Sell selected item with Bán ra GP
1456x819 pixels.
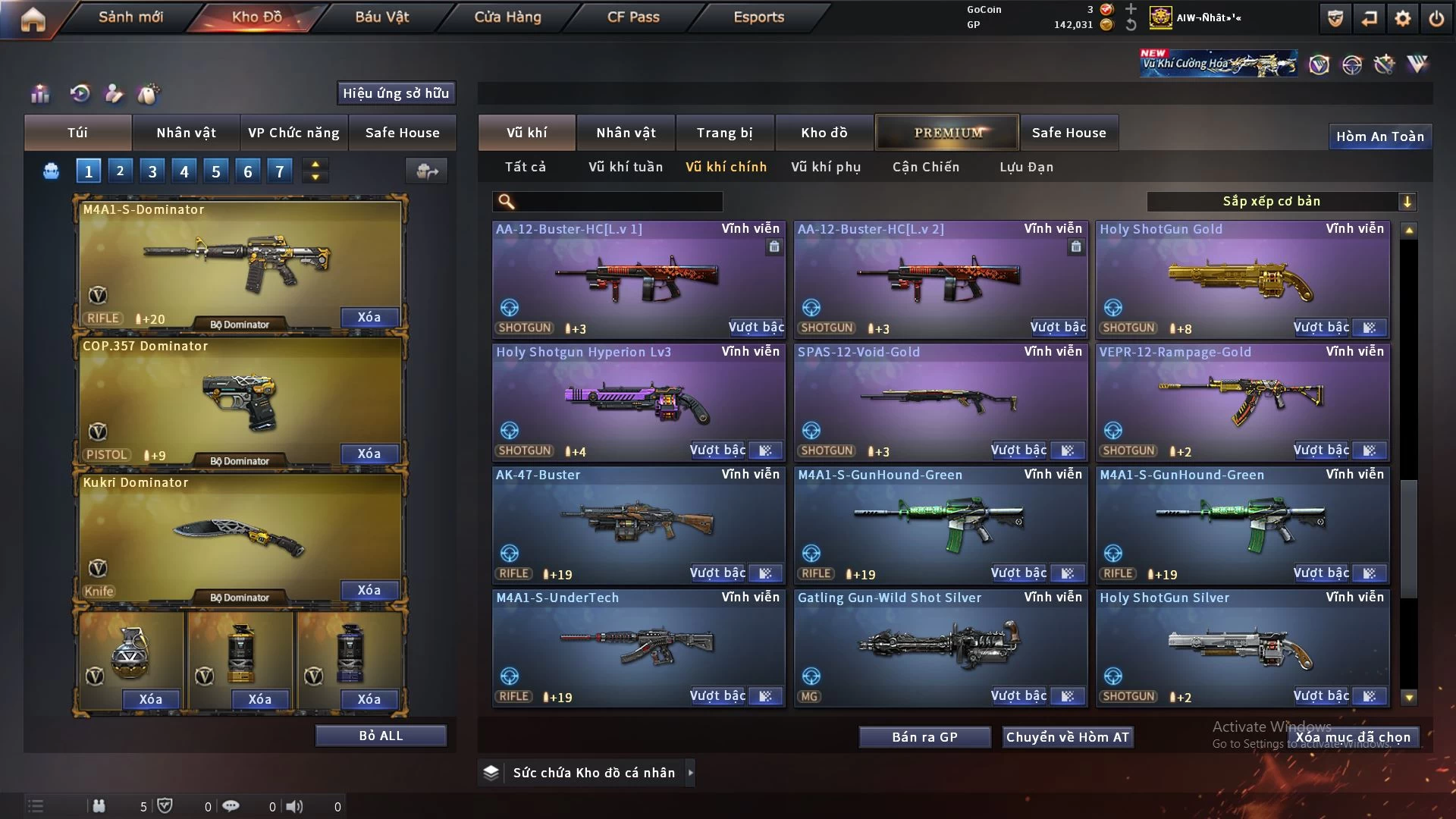(924, 737)
